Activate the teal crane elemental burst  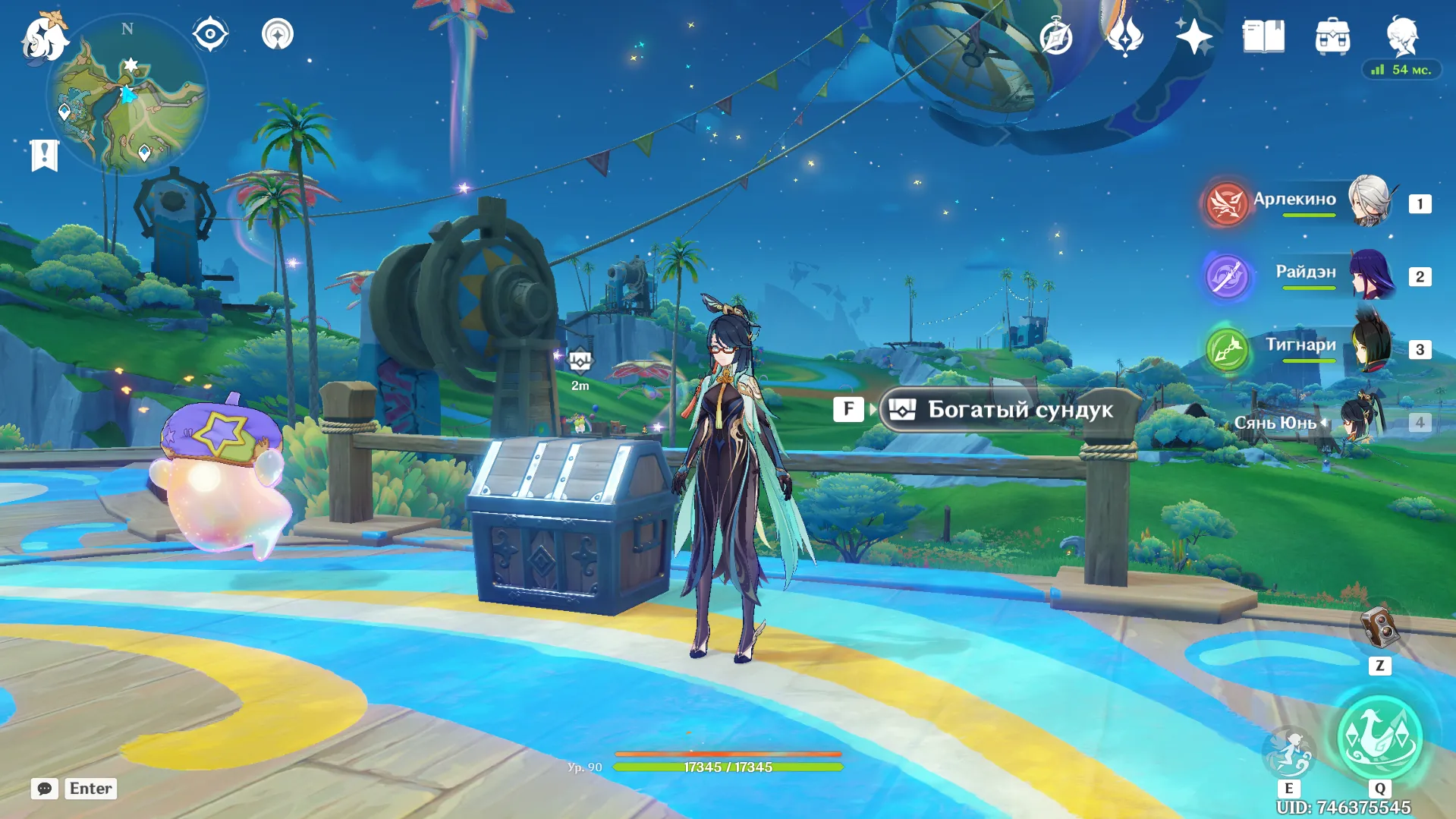tap(1379, 737)
